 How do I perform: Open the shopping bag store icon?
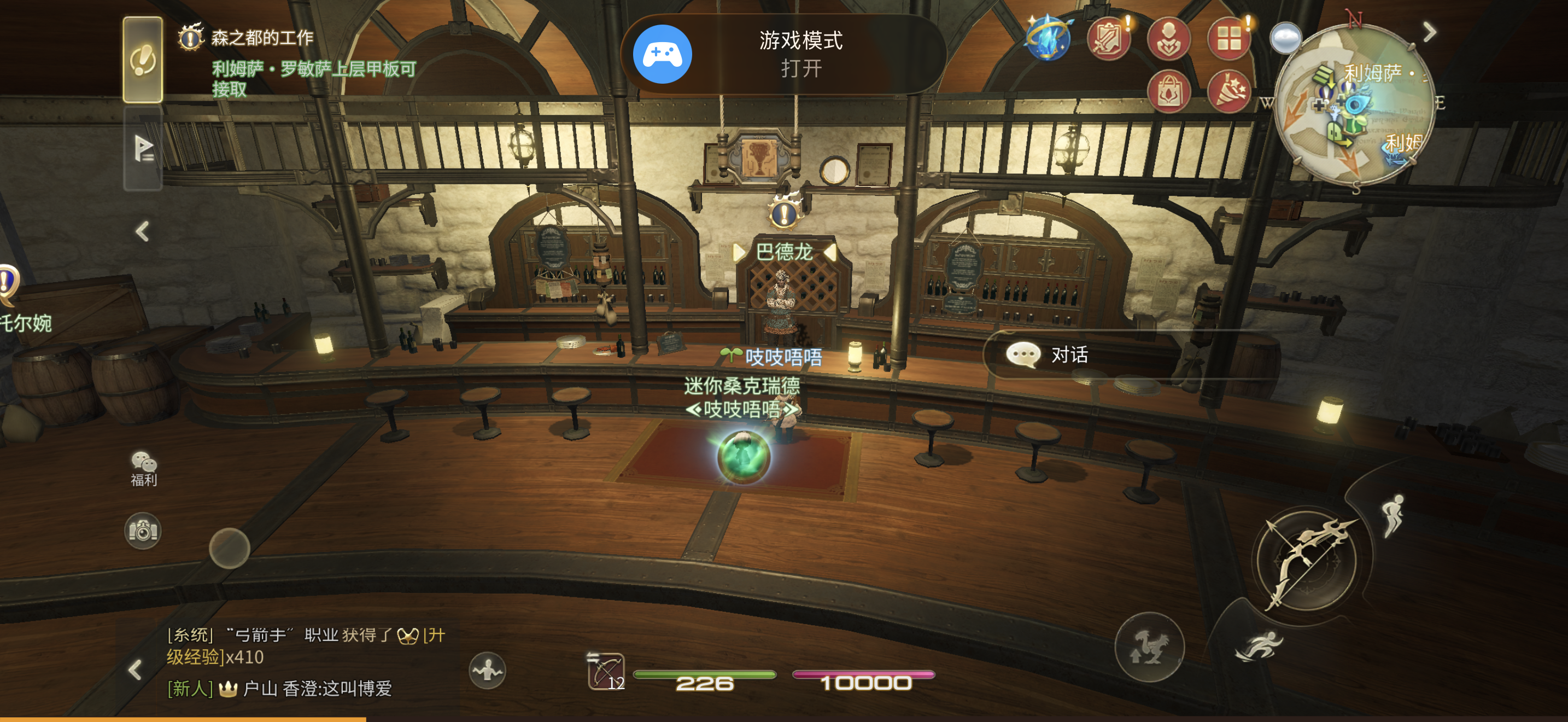[1168, 91]
